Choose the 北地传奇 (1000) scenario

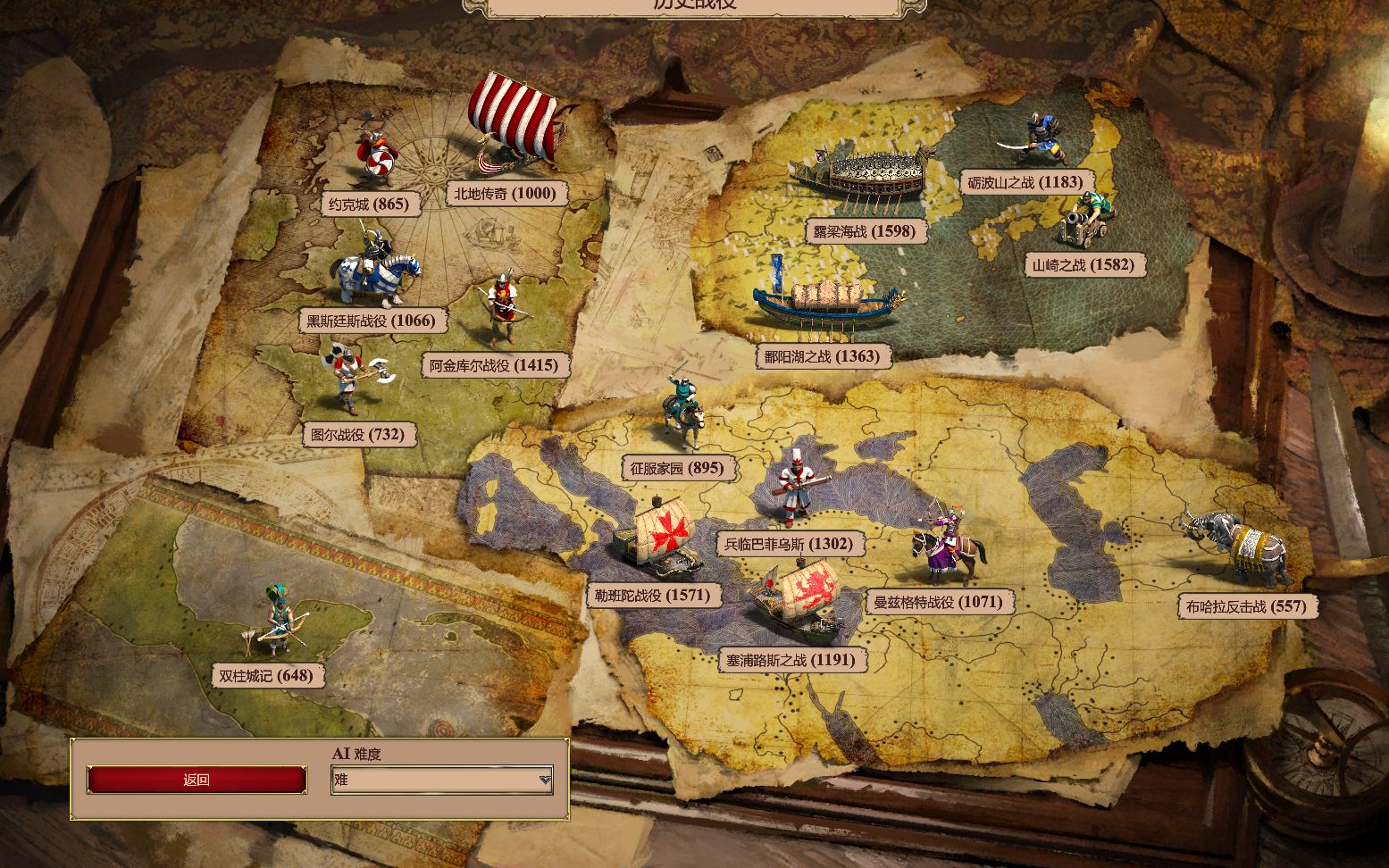505,193
